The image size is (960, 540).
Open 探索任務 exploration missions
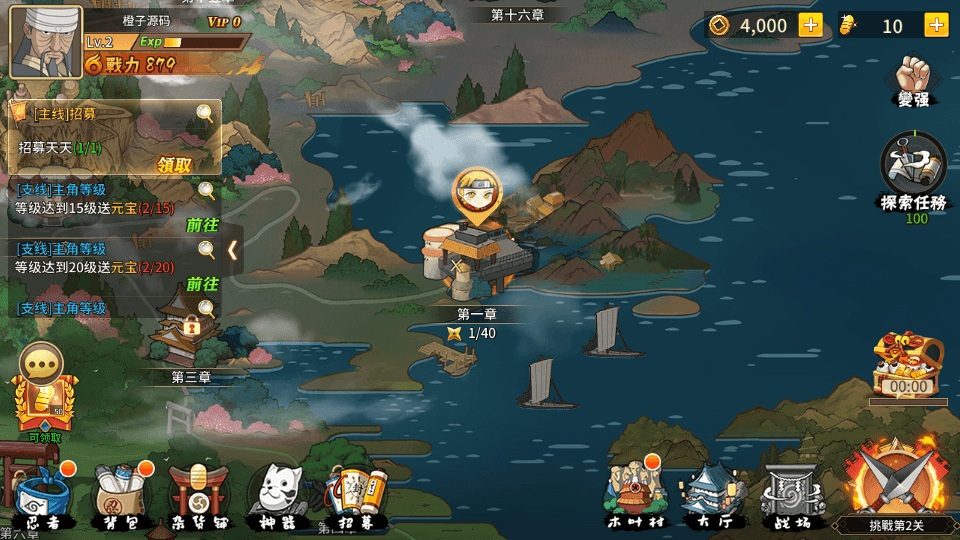pyautogui.click(x=913, y=170)
